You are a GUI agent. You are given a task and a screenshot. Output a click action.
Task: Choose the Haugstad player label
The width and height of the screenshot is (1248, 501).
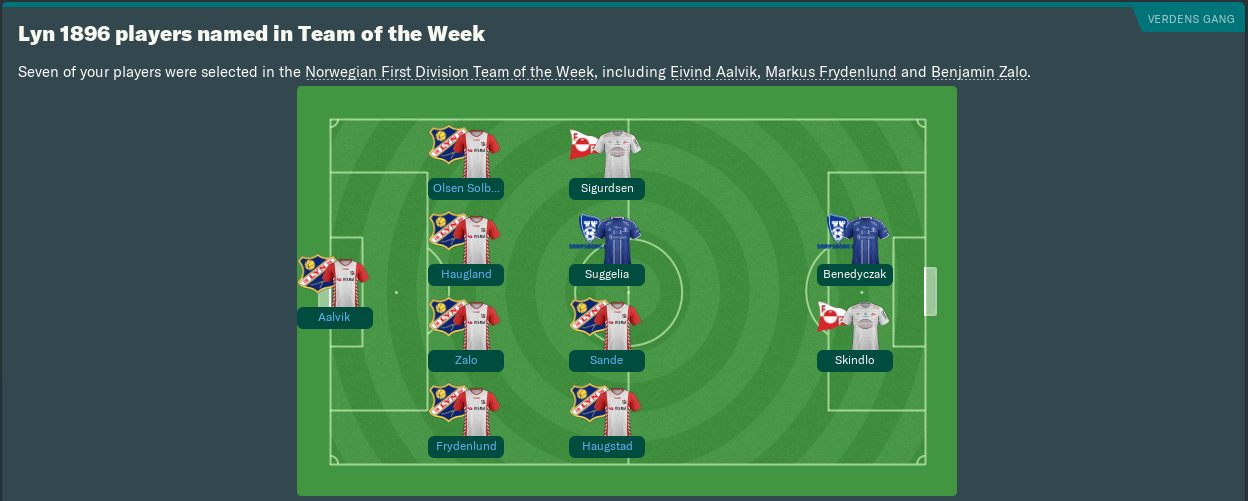(607, 446)
